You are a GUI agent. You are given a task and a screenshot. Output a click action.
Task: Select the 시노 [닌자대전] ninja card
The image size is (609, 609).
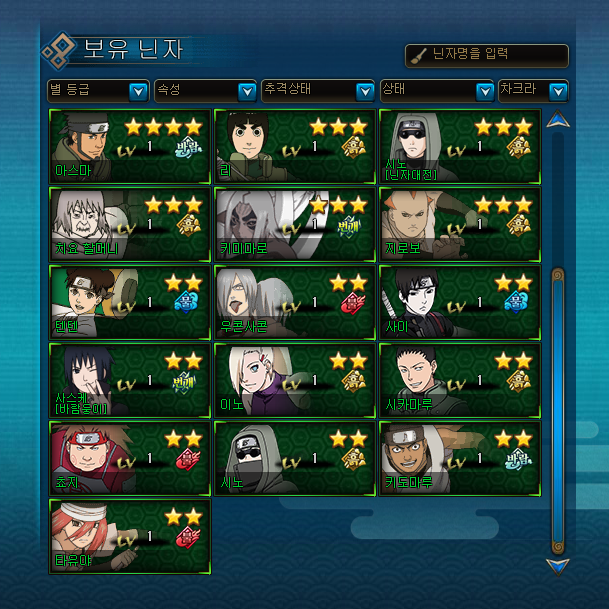pyautogui.click(x=460, y=146)
